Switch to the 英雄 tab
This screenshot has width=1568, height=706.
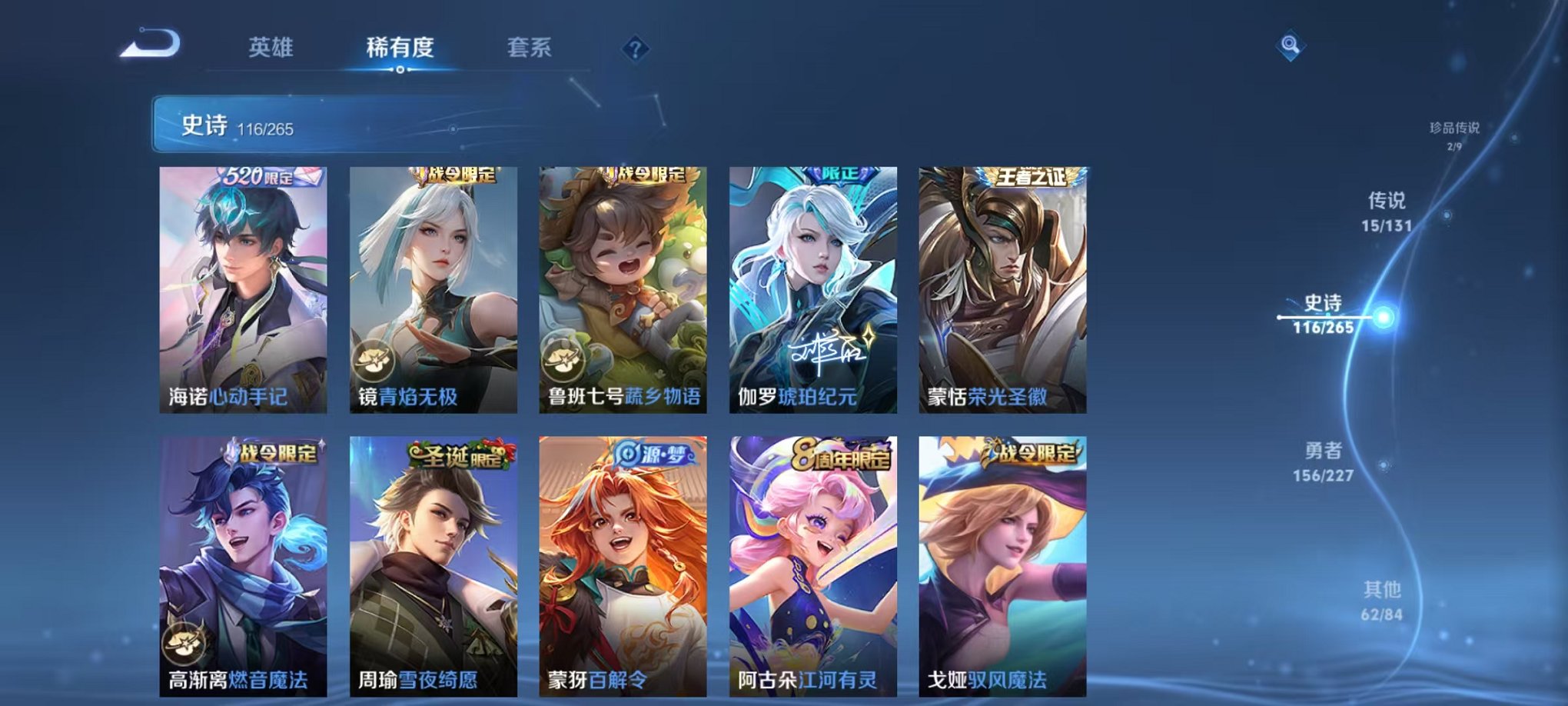click(271, 48)
